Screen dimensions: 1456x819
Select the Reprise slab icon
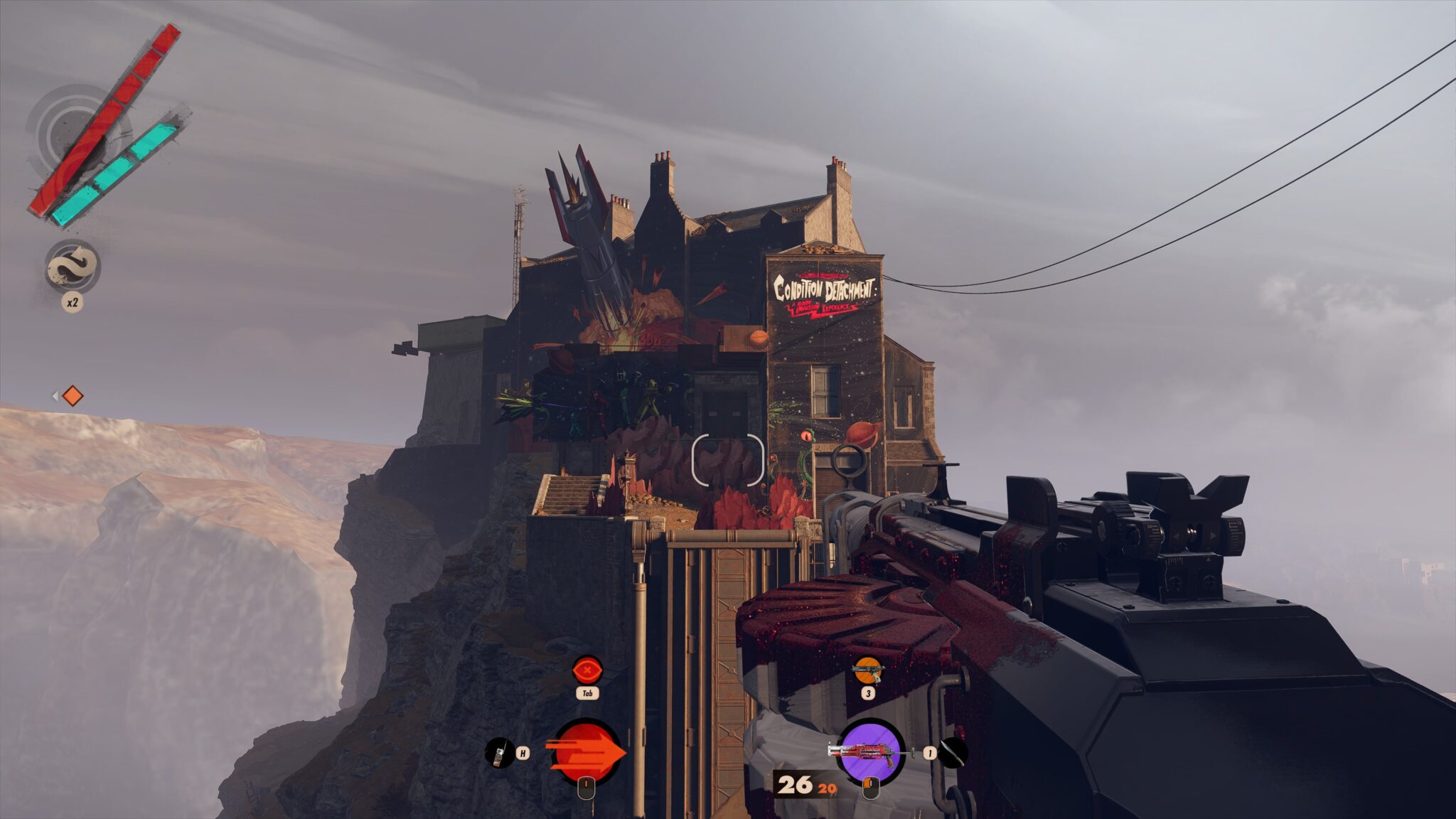click(x=72, y=266)
